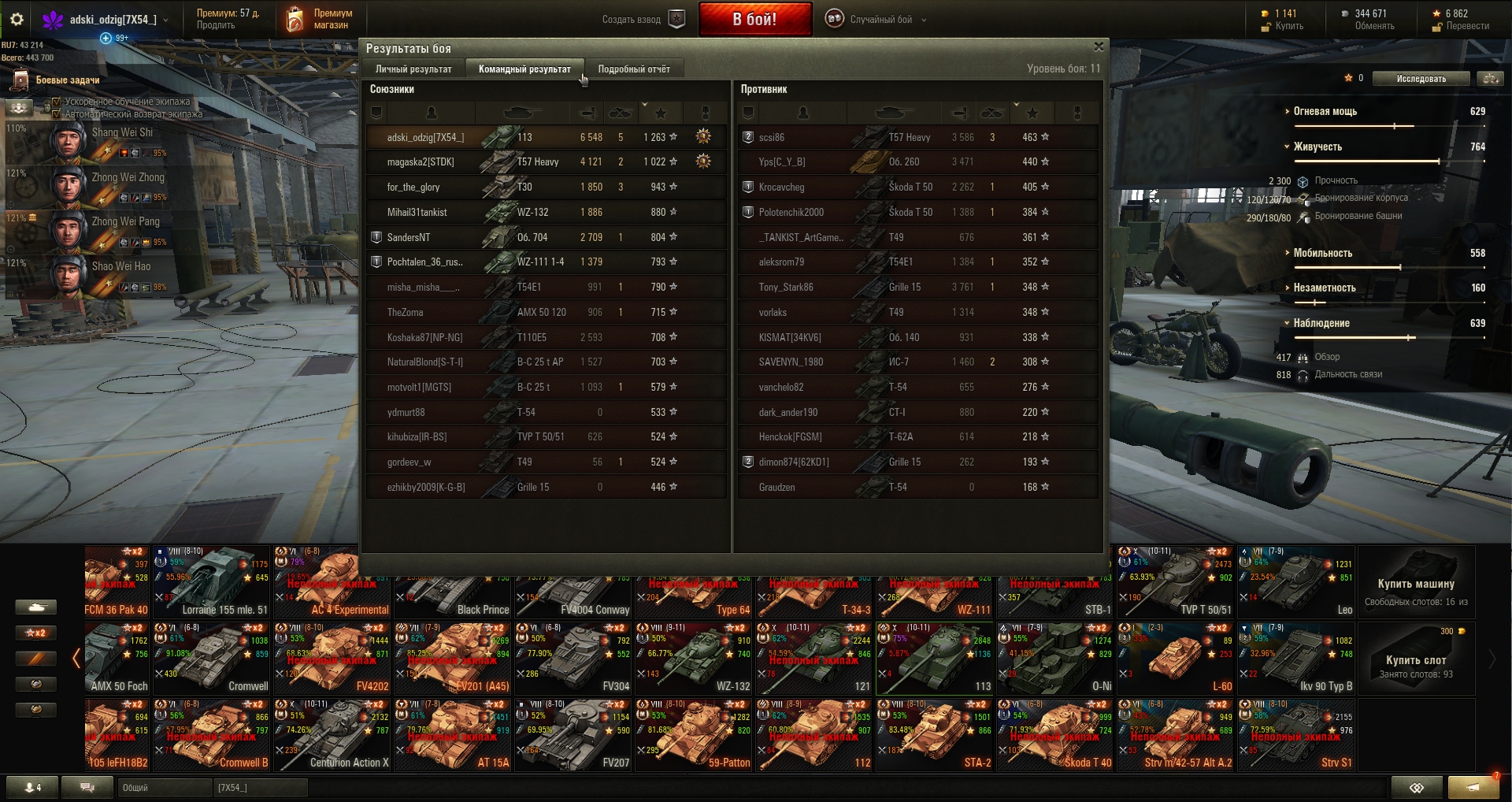
Task: Start battle with the red В бой! button
Action: pos(754,20)
